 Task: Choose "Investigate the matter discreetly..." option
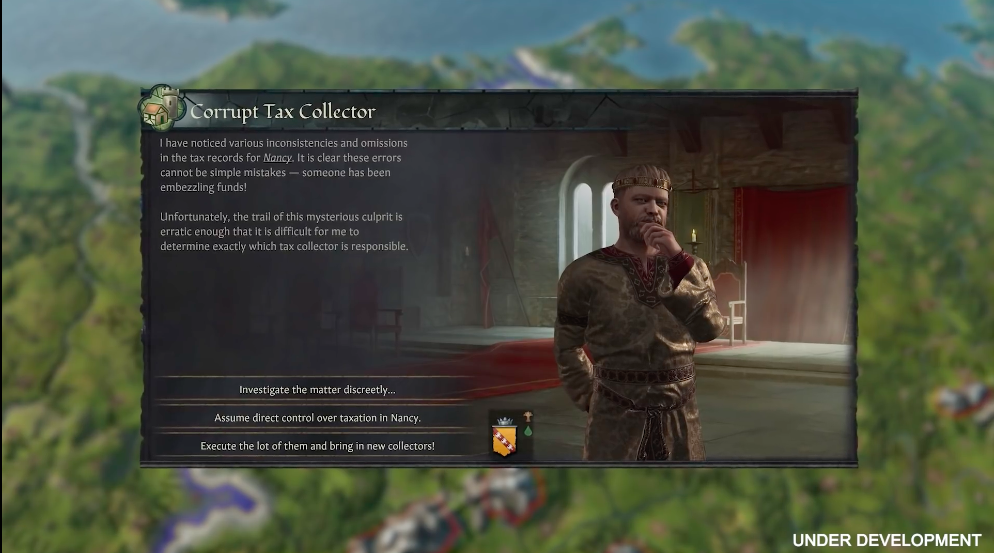317,389
